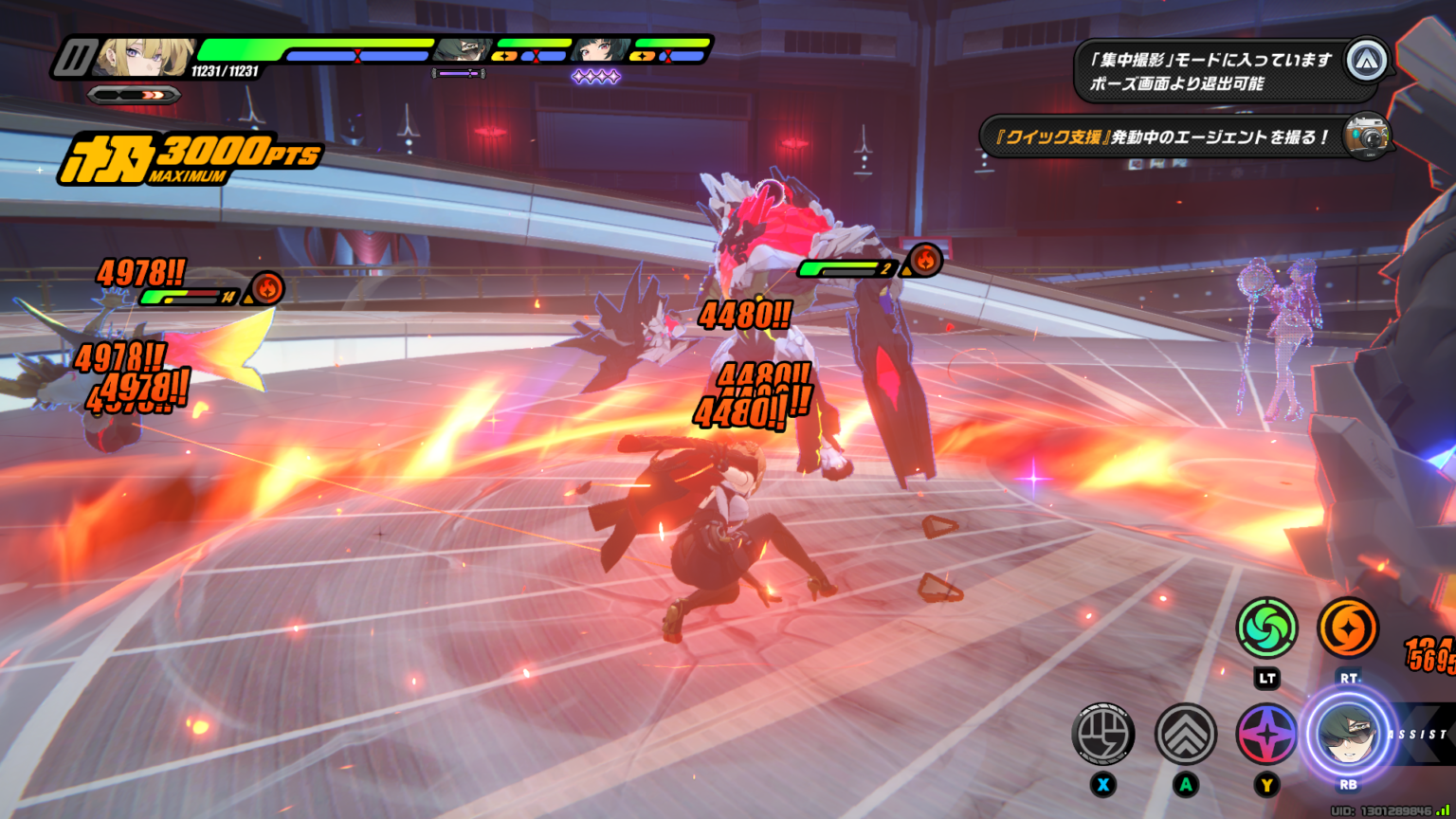The height and width of the screenshot is (819, 1456).
Task: Open the triangle icon next to the mode notice
Action: (1367, 61)
